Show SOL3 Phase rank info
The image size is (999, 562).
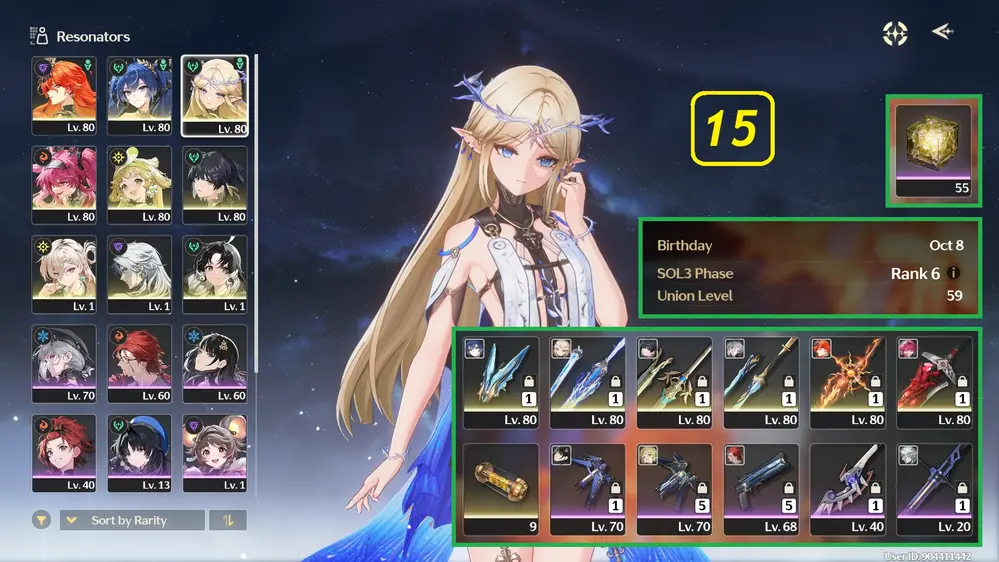coord(953,273)
